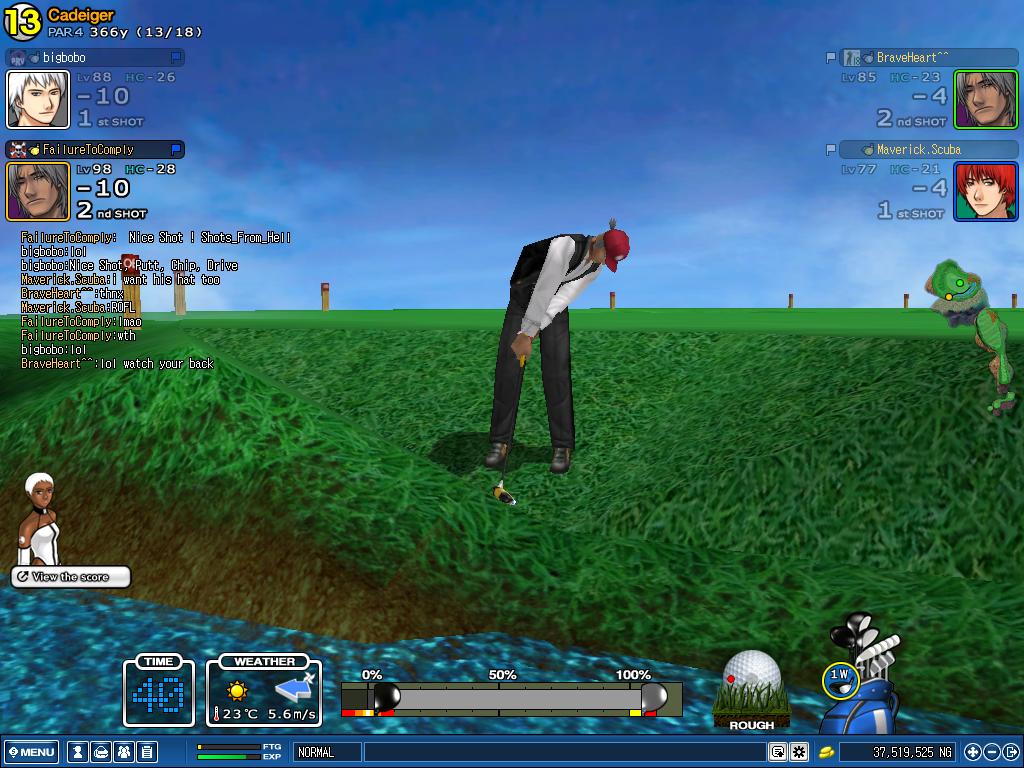Open the MENU button
The width and height of the screenshot is (1024, 768).
coord(32,752)
